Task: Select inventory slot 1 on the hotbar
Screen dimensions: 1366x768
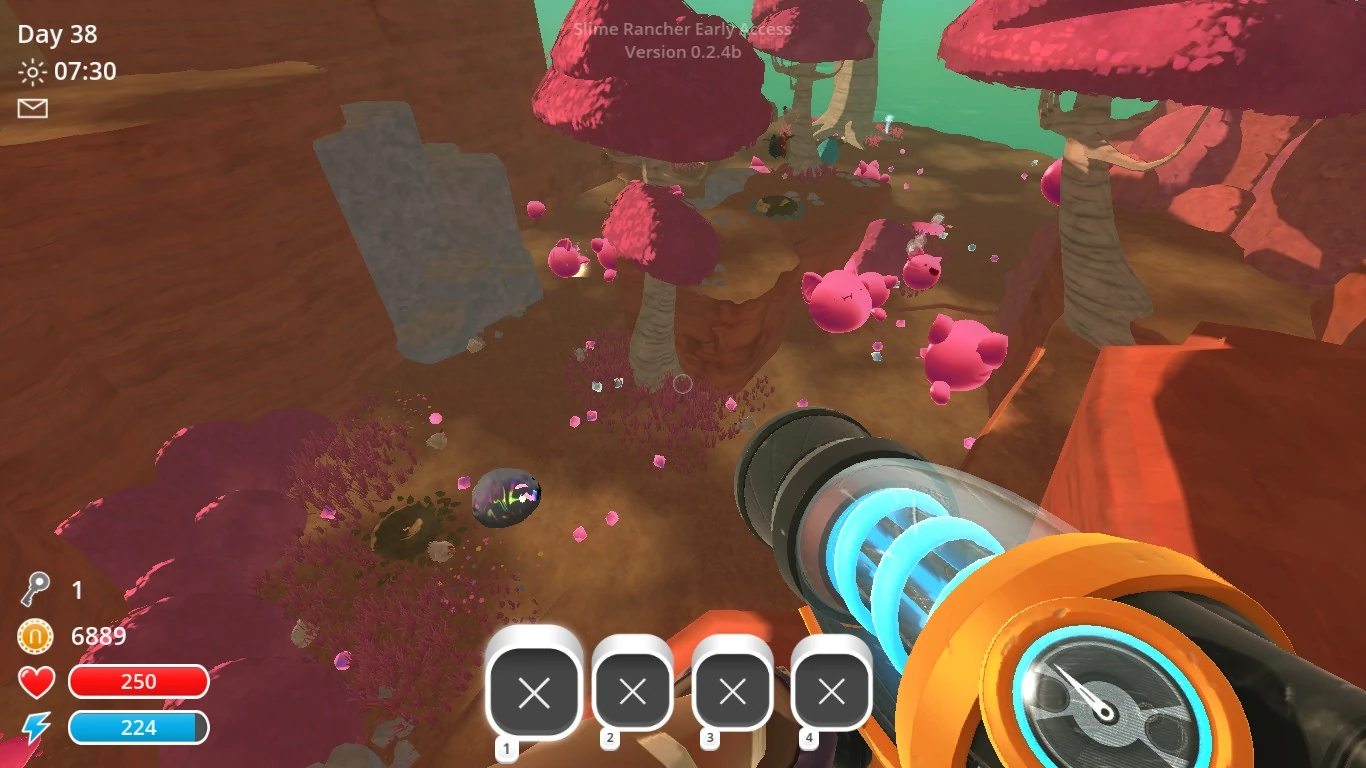Action: pos(536,689)
